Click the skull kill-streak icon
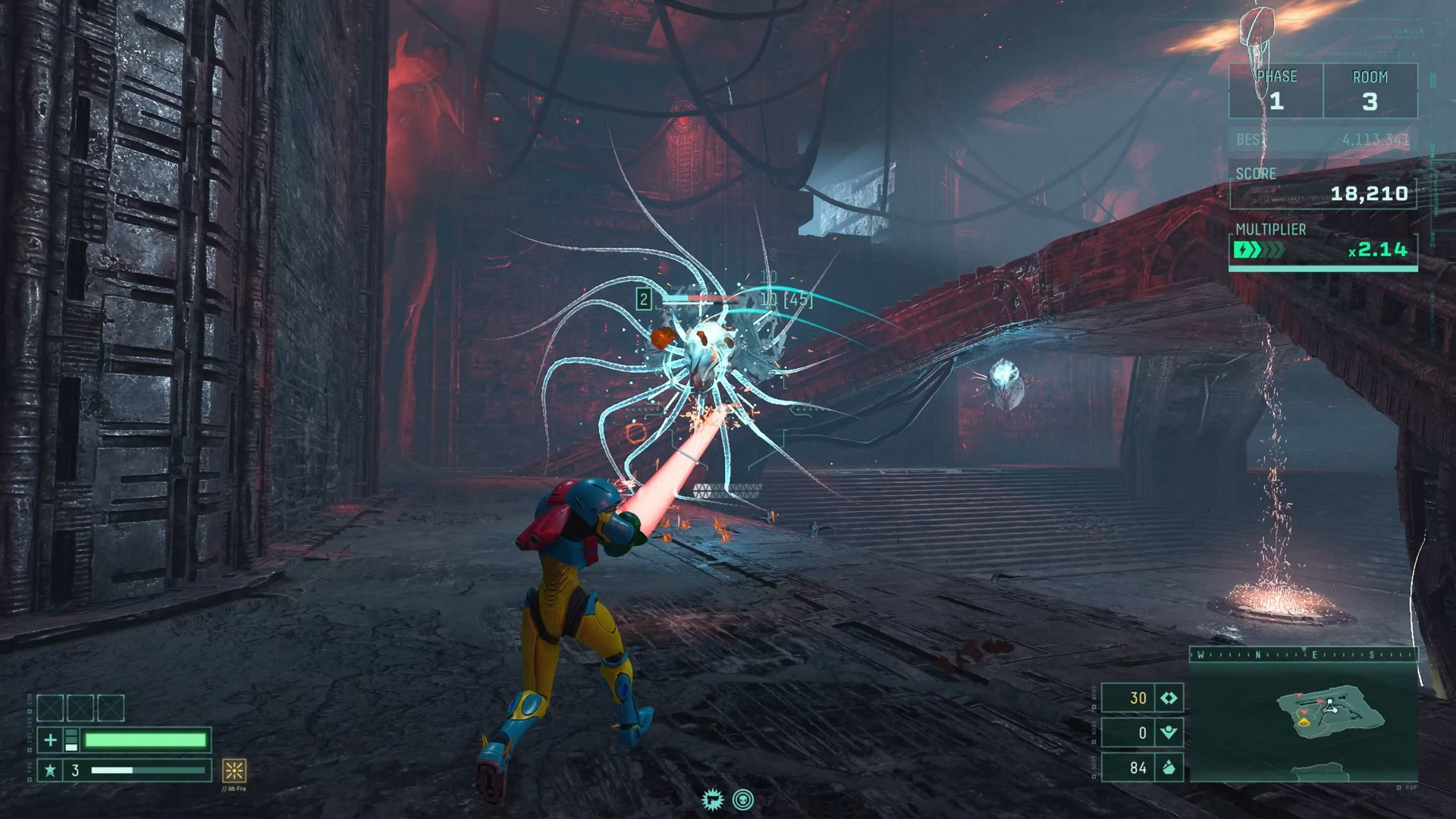Screen dimensions: 1456x819 pyautogui.click(x=743, y=799)
